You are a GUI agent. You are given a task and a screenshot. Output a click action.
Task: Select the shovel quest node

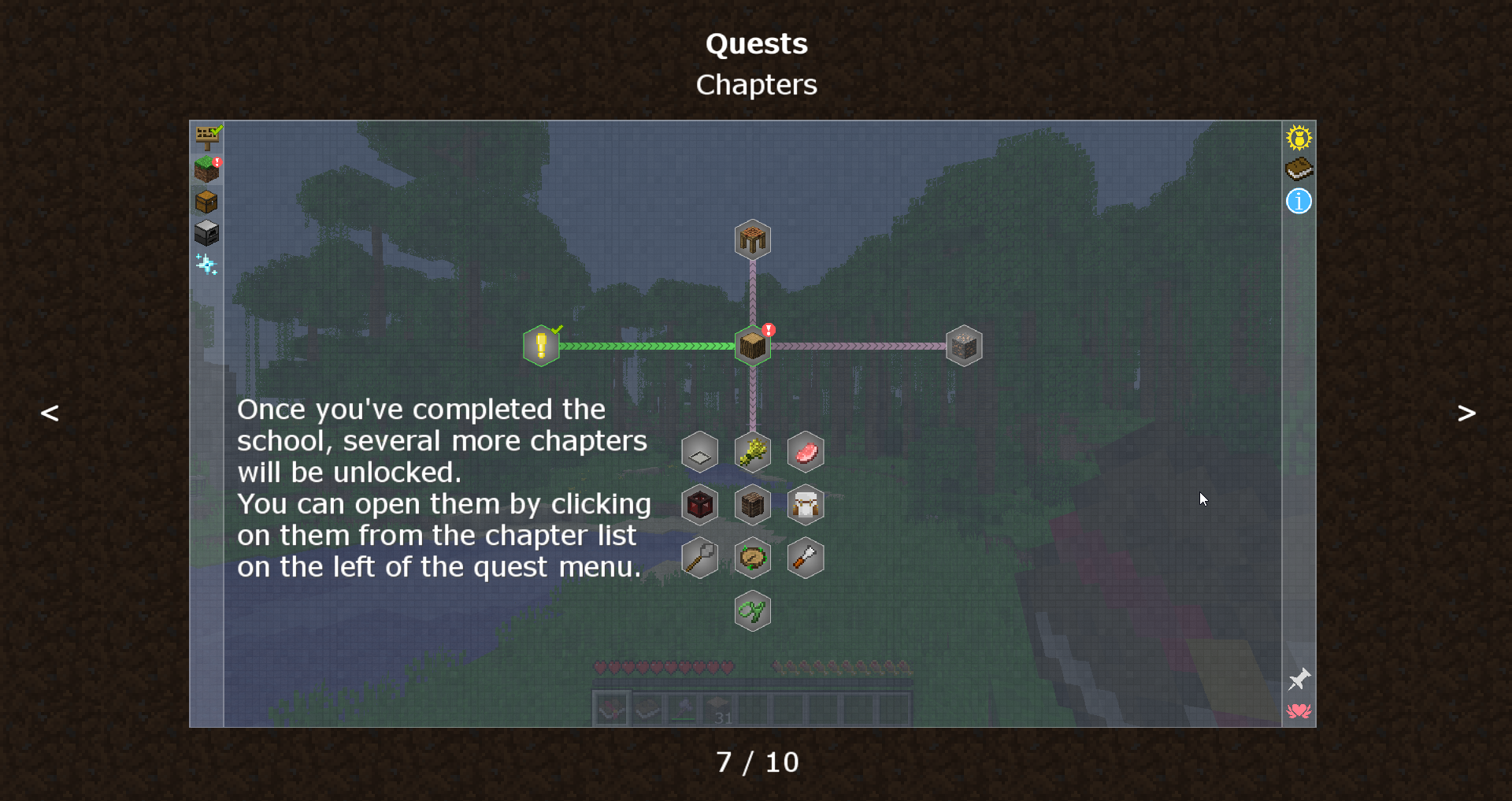click(x=699, y=558)
